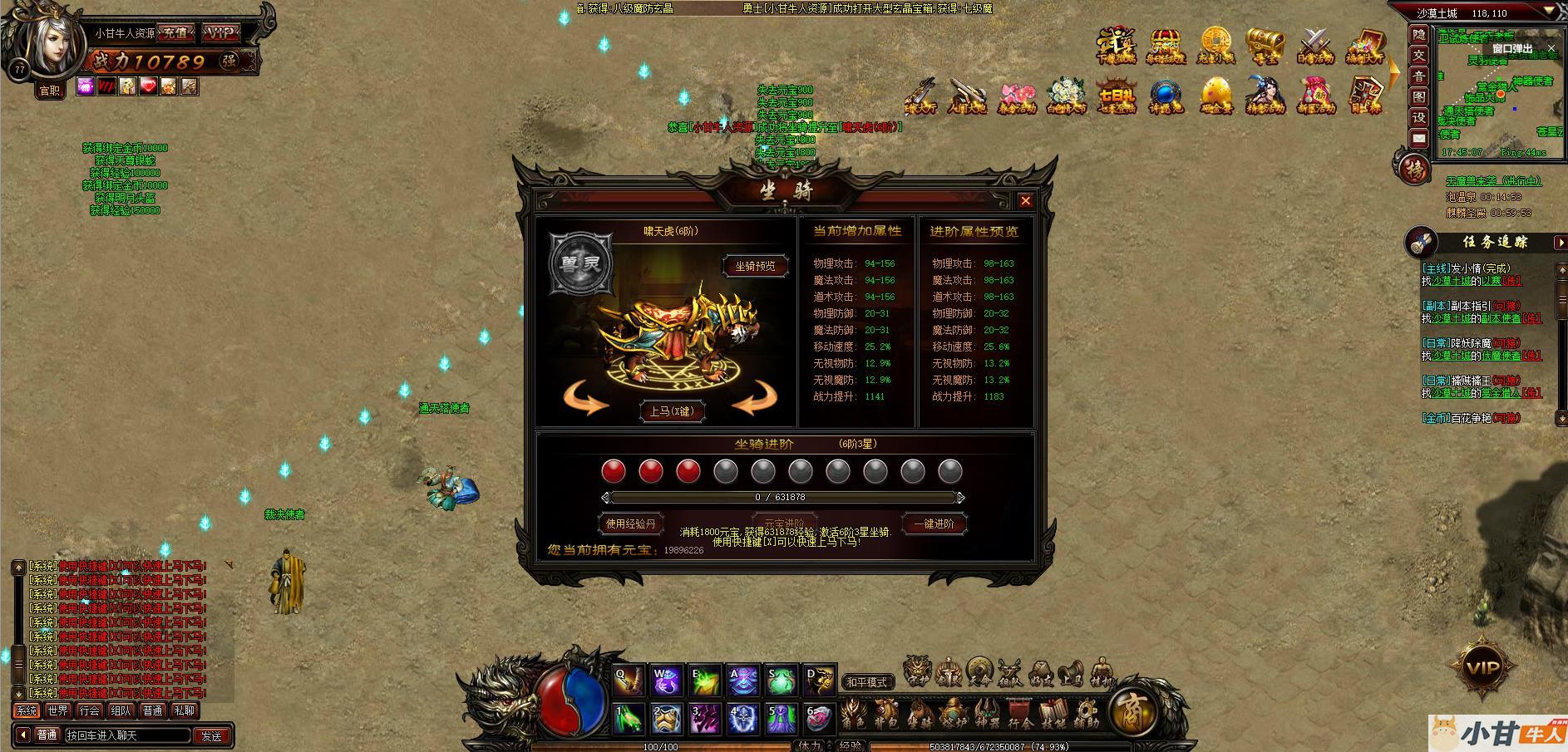The height and width of the screenshot is (752, 1568).
Task: Open the 坐骑预览 mount preview
Action: tap(755, 266)
